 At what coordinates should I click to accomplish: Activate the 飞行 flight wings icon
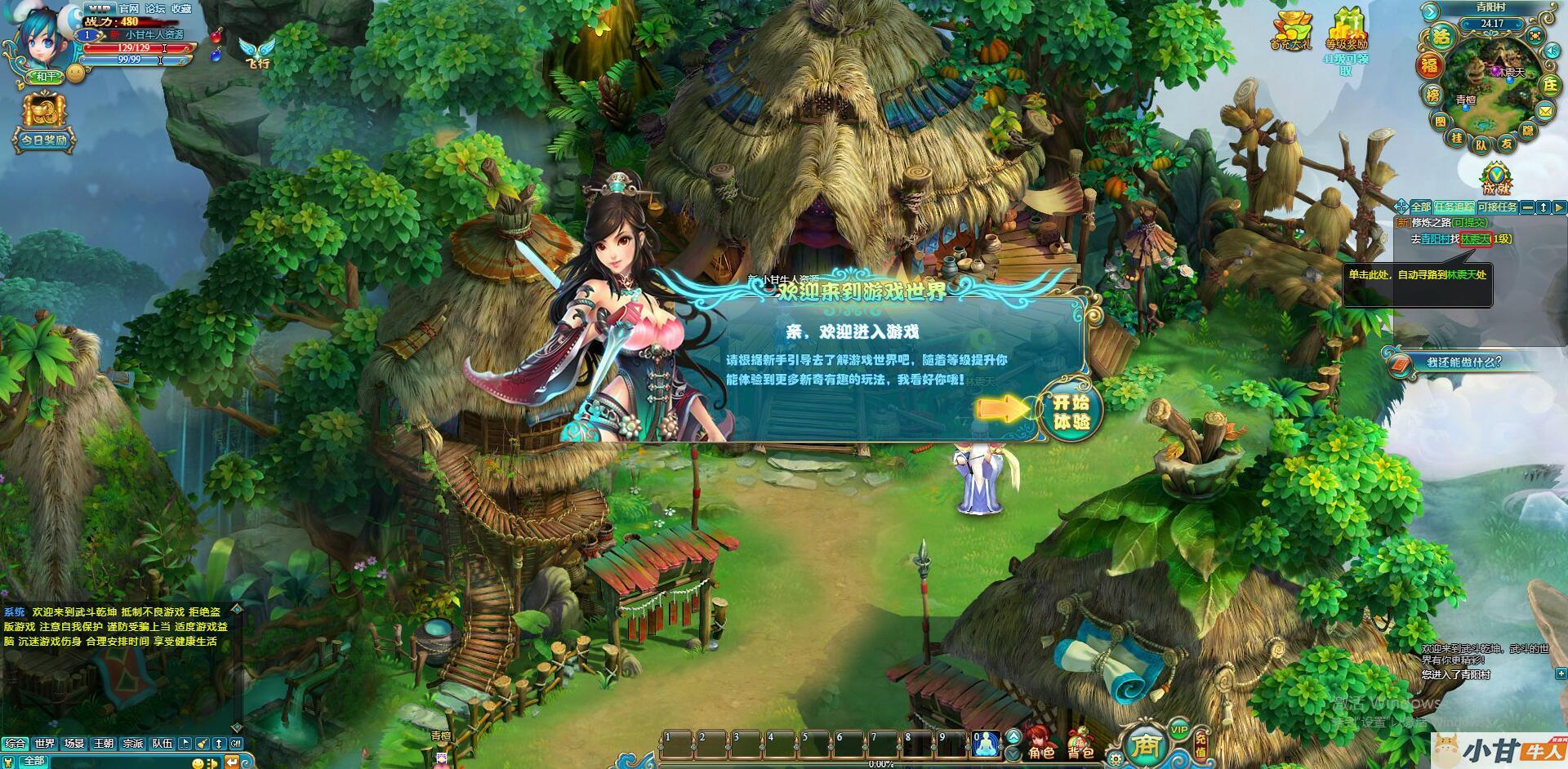(x=256, y=51)
